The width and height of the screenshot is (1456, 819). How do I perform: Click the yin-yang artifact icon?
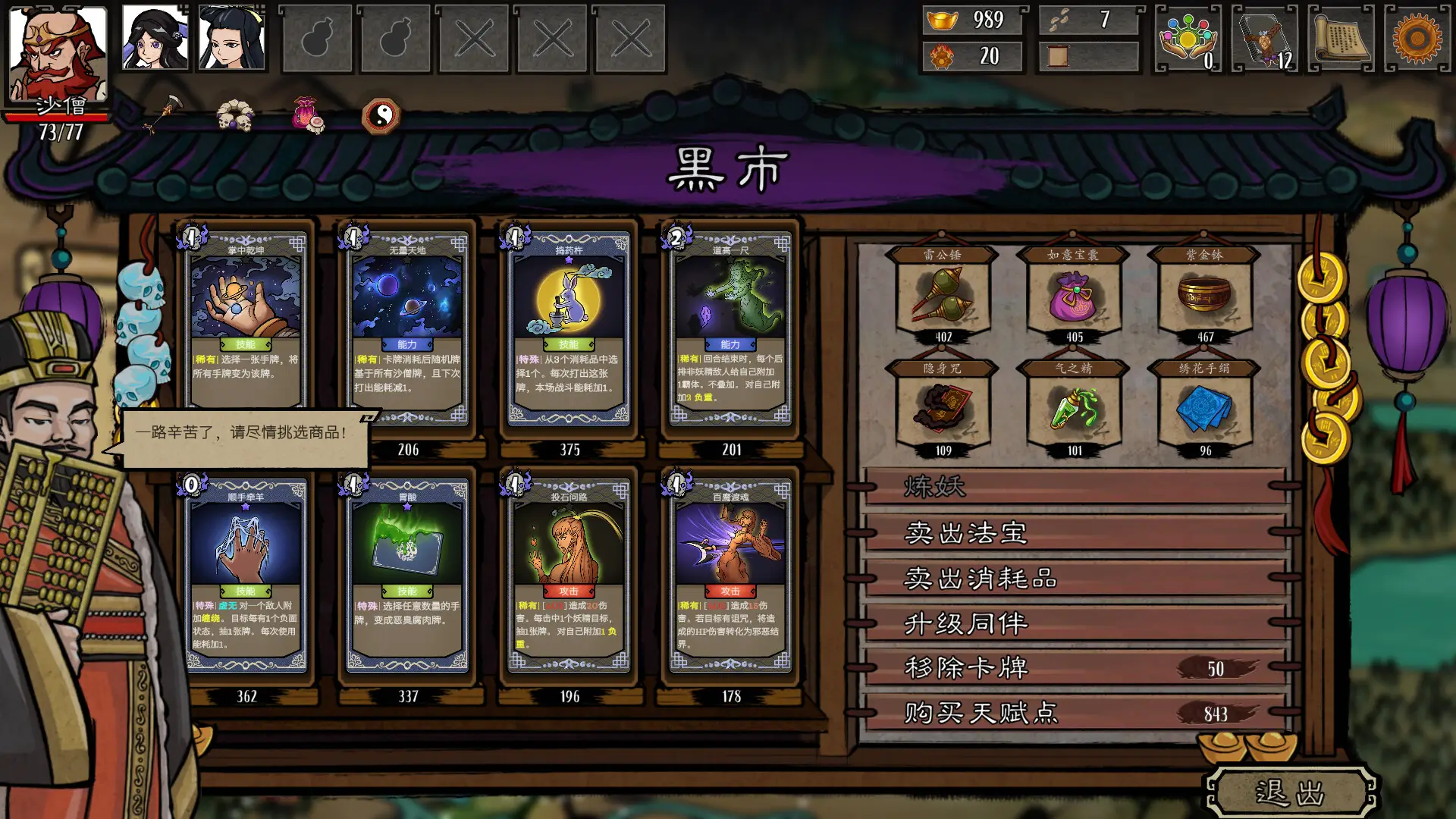(x=381, y=115)
